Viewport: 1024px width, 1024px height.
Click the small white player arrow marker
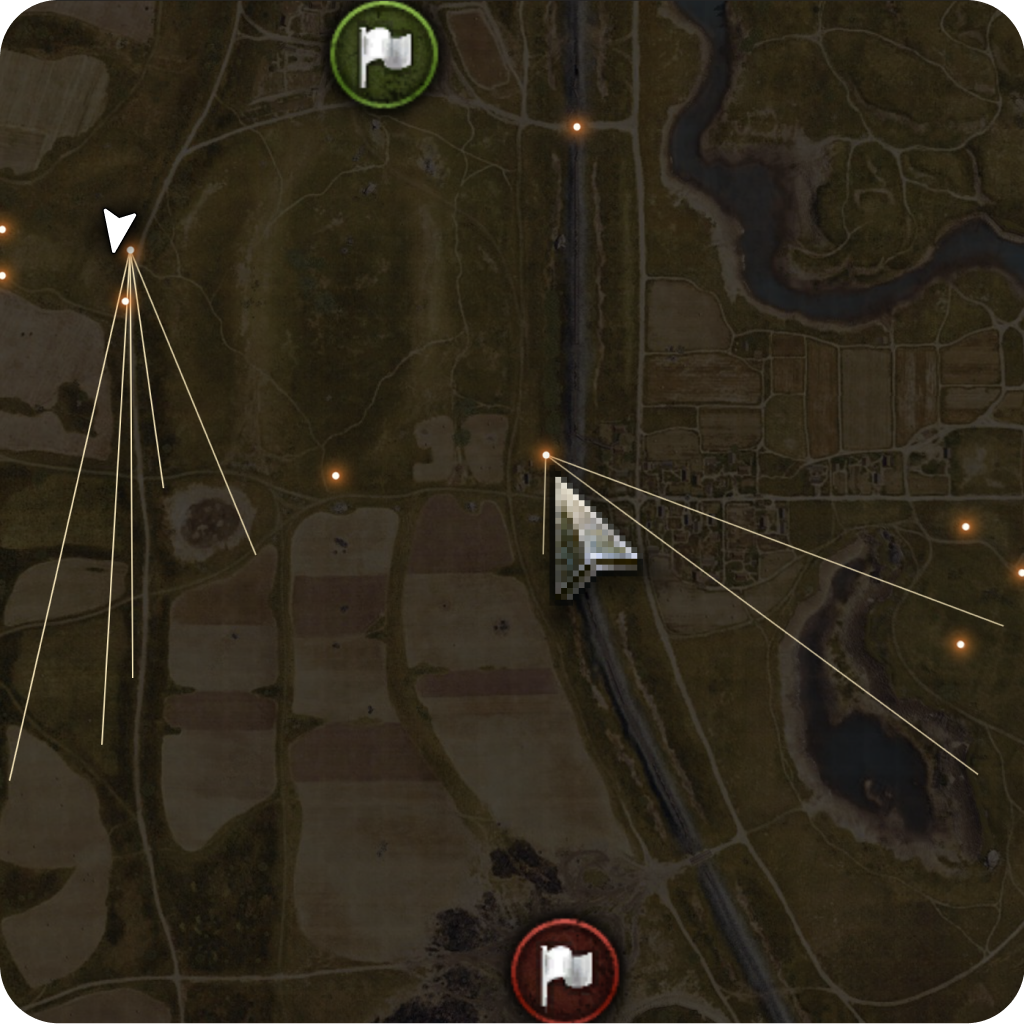[x=119, y=230]
